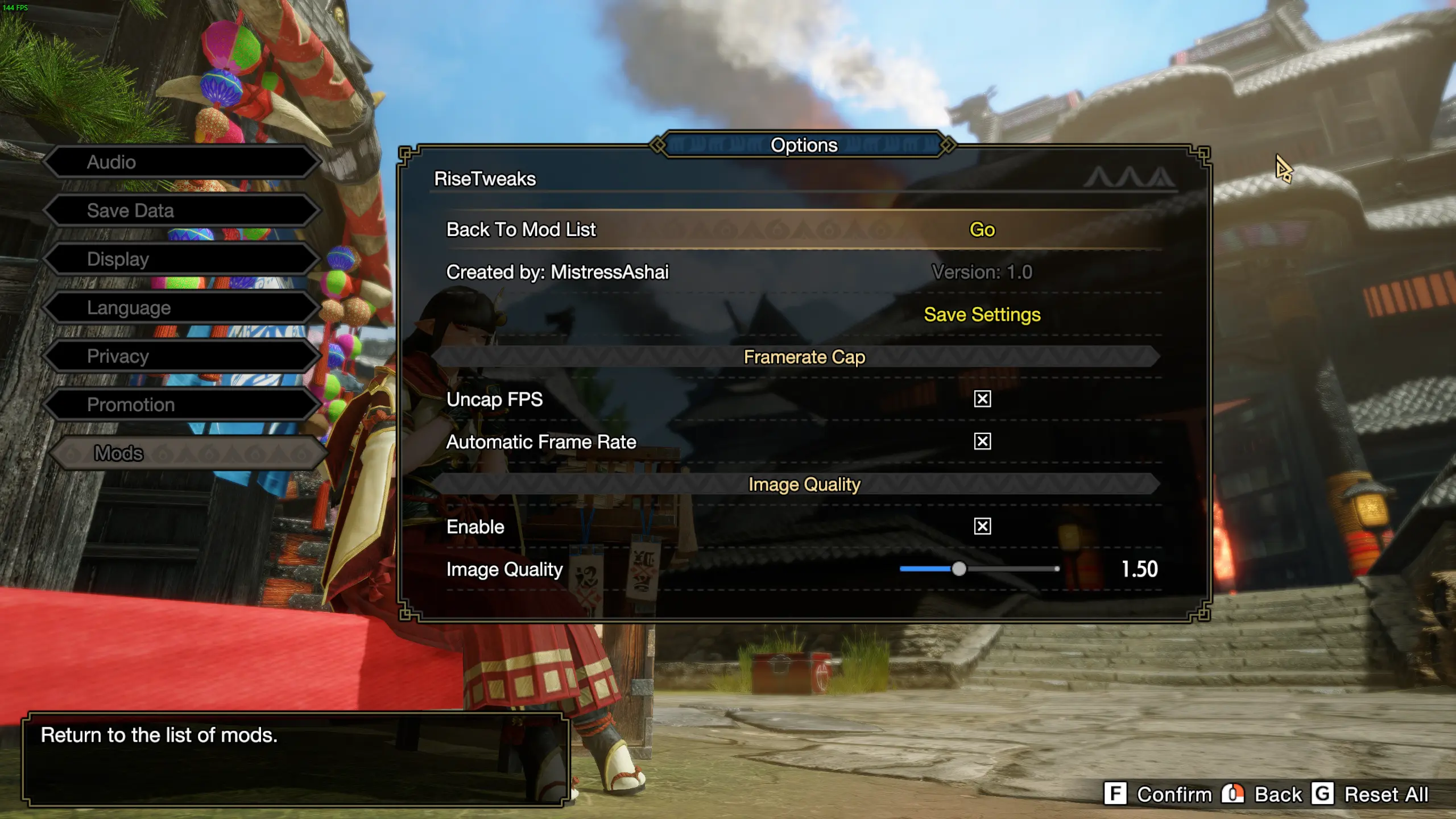Choose the Privacy options category
The width and height of the screenshot is (1456, 819).
pyautogui.click(x=181, y=357)
